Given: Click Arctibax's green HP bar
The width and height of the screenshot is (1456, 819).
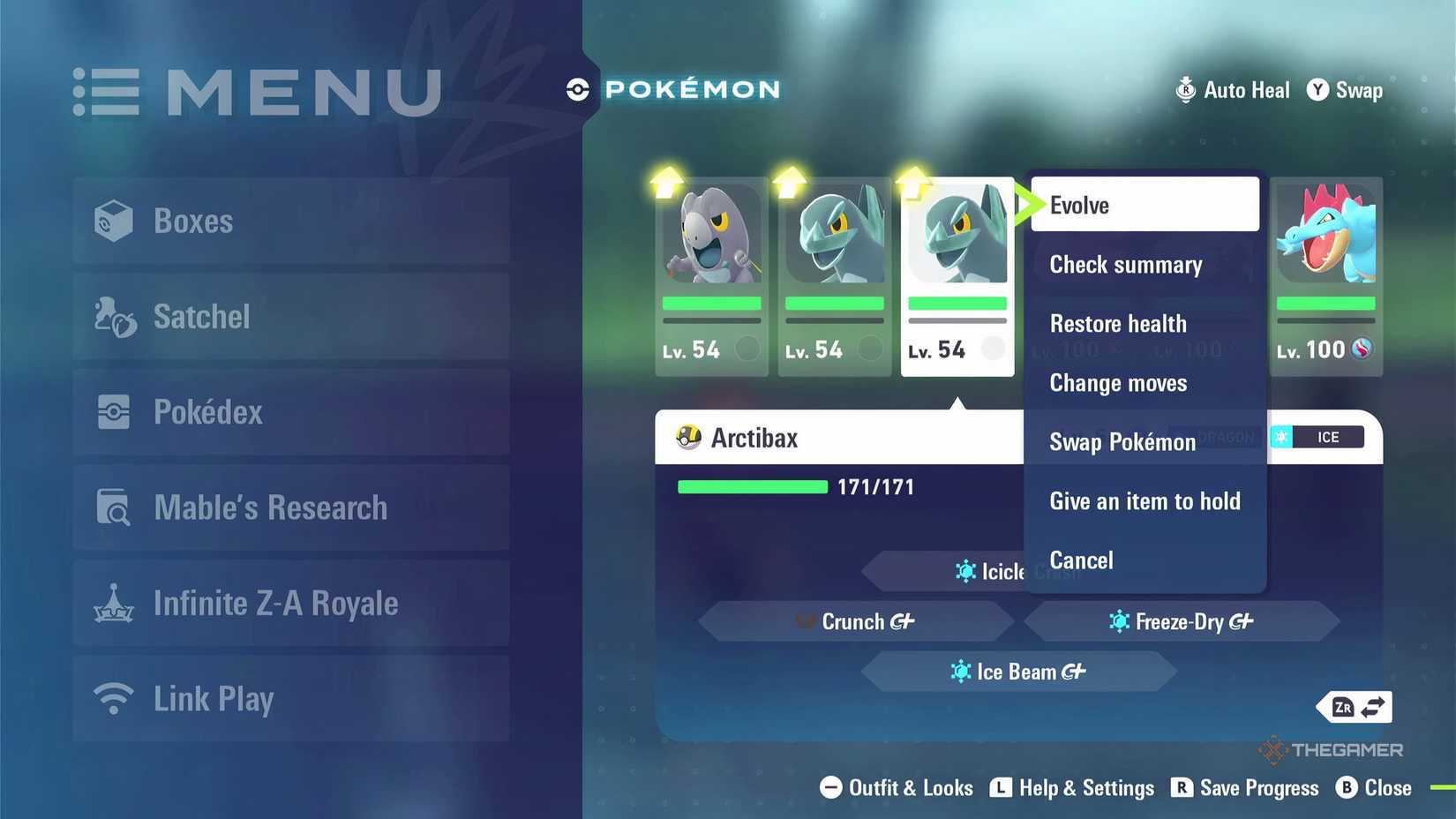Looking at the screenshot, I should tap(752, 486).
